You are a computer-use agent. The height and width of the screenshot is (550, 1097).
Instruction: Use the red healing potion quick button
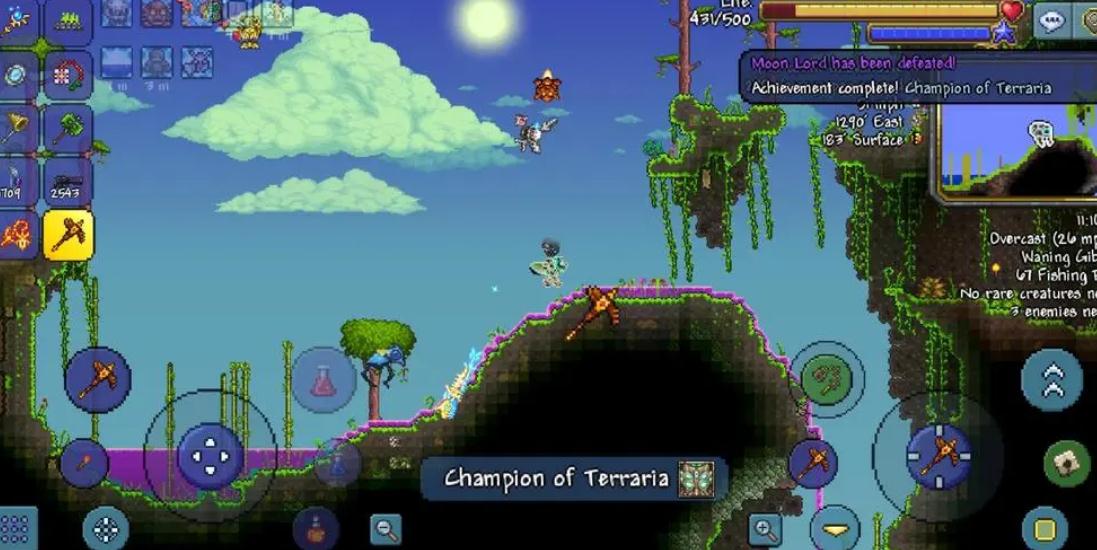(324, 379)
